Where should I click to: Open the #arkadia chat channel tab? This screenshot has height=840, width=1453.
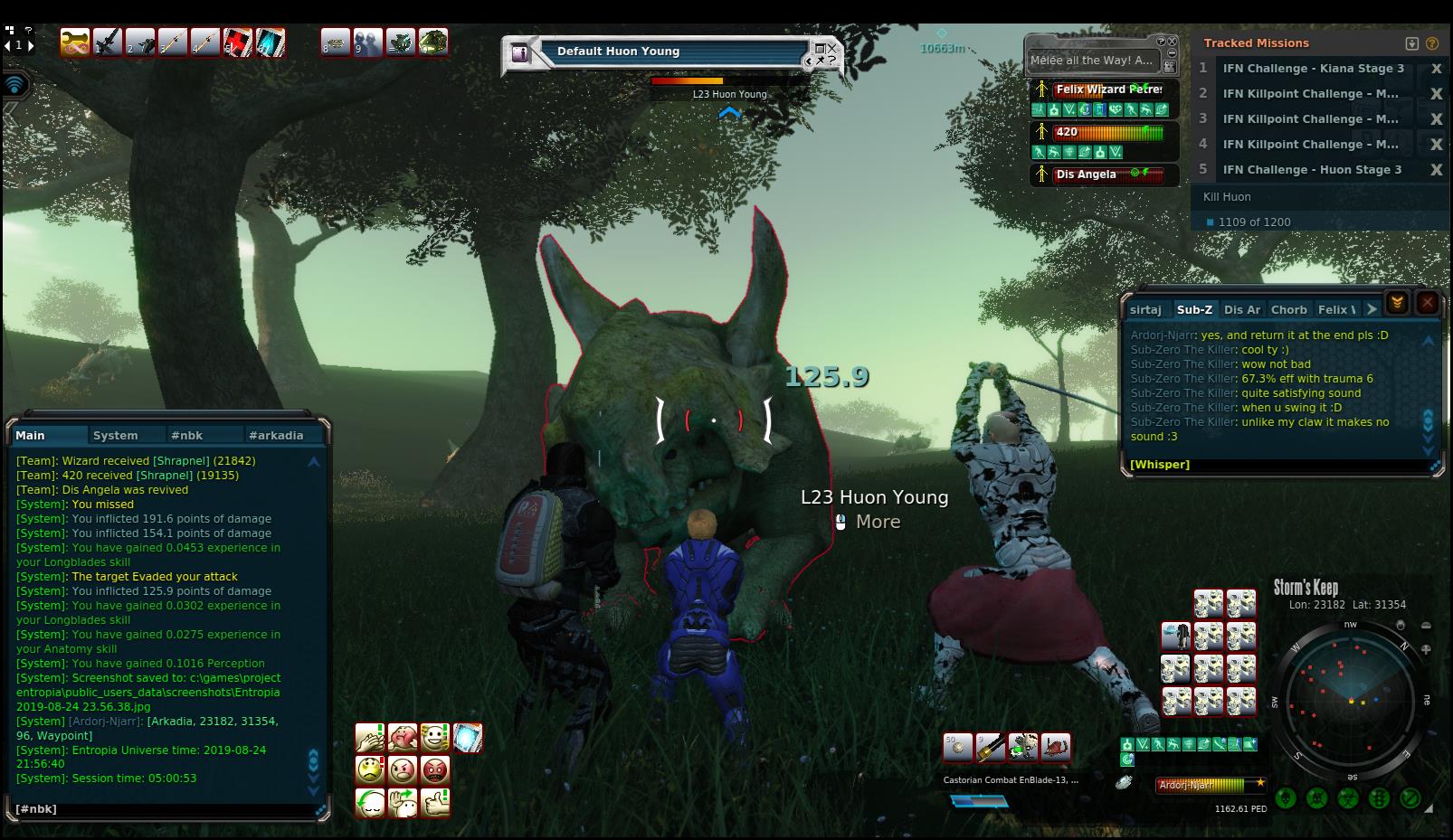276,435
